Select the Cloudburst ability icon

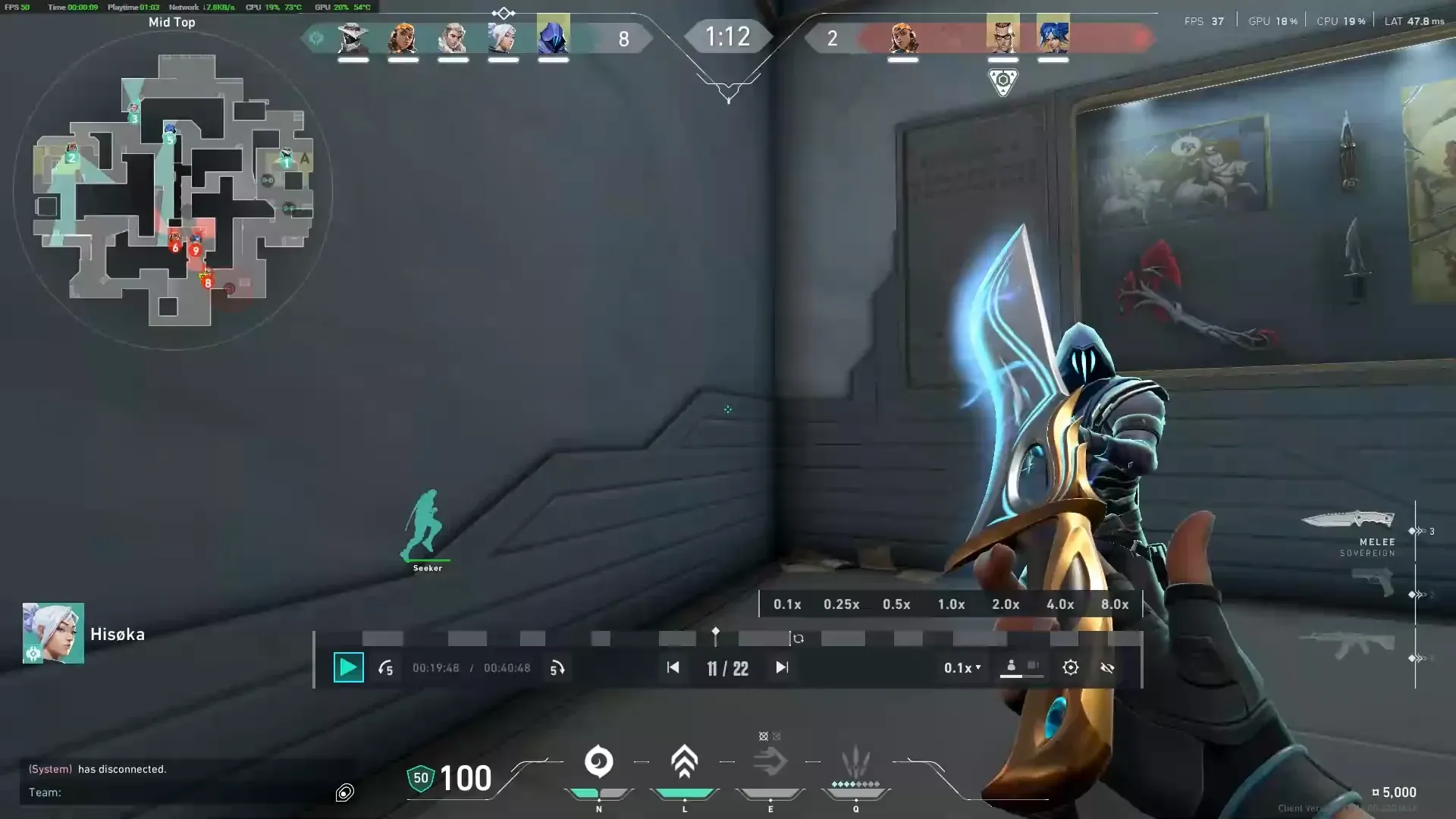point(599,761)
